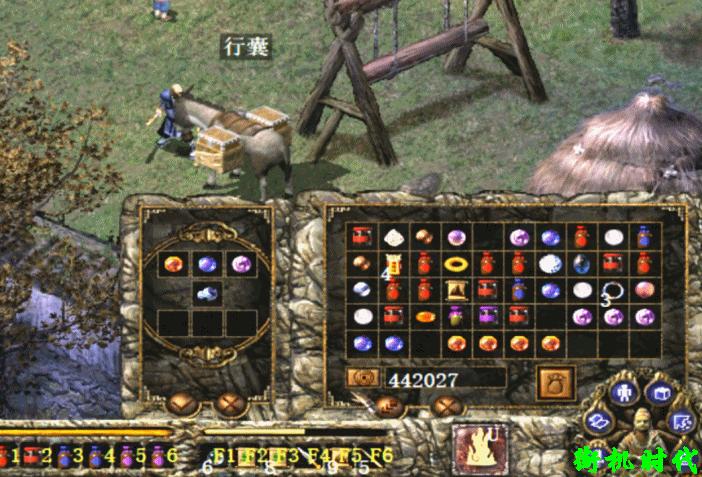Image resolution: width=702 pixels, height=477 pixels.
Task: Click the swap arrows button below the inventory
Action: [x=389, y=406]
